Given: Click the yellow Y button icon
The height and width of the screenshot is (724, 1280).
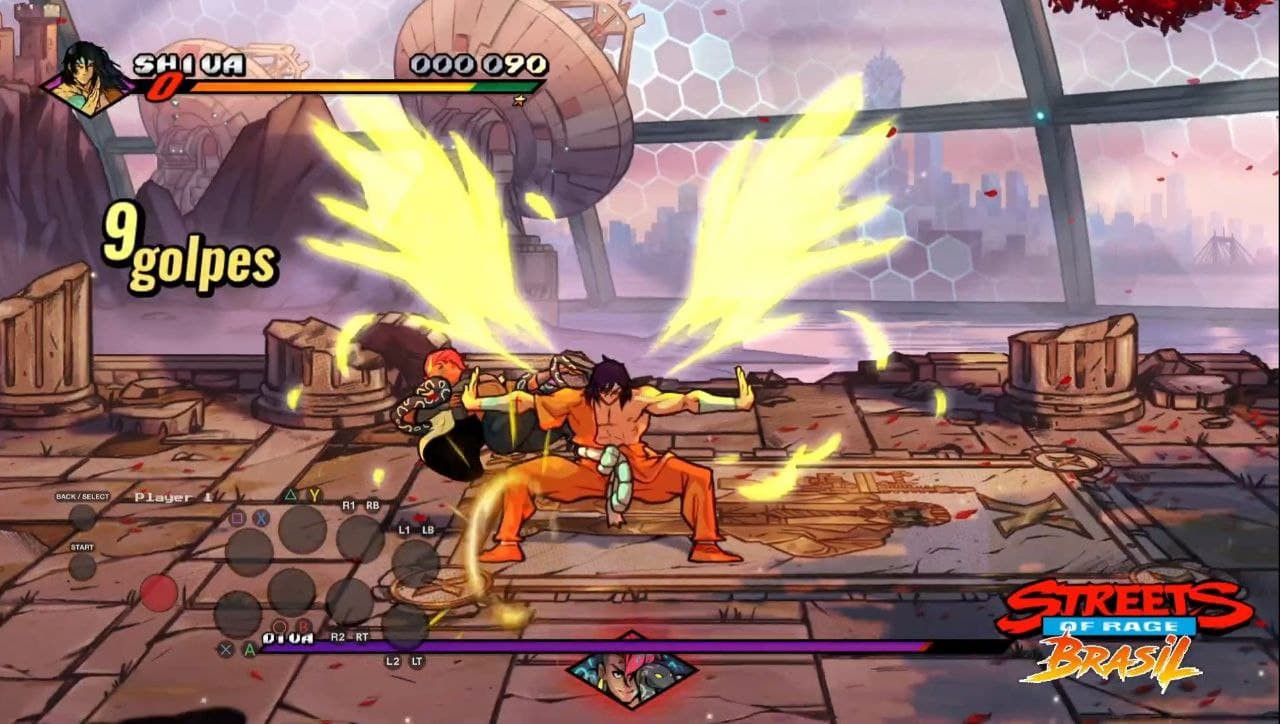Looking at the screenshot, I should pyautogui.click(x=314, y=494).
